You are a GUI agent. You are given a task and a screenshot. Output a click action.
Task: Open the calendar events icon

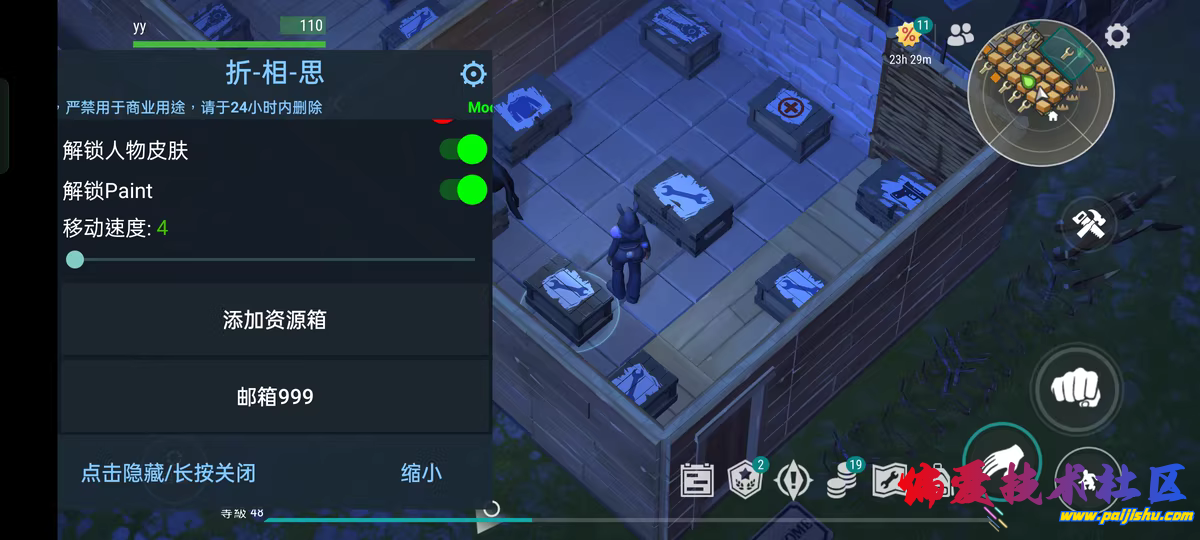click(697, 480)
